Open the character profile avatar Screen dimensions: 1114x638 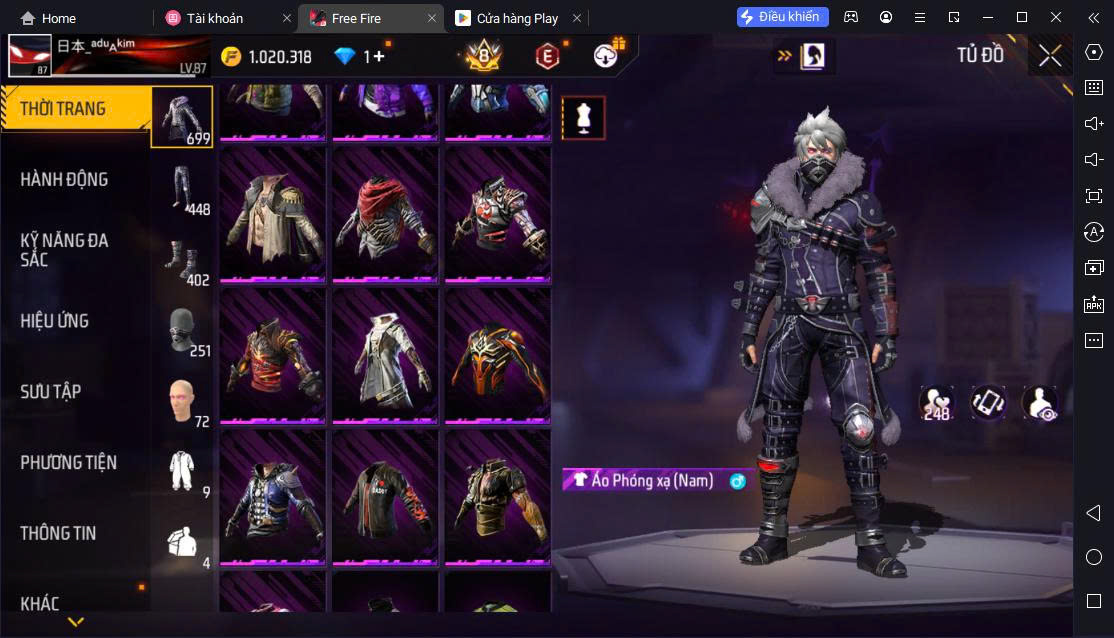point(30,56)
